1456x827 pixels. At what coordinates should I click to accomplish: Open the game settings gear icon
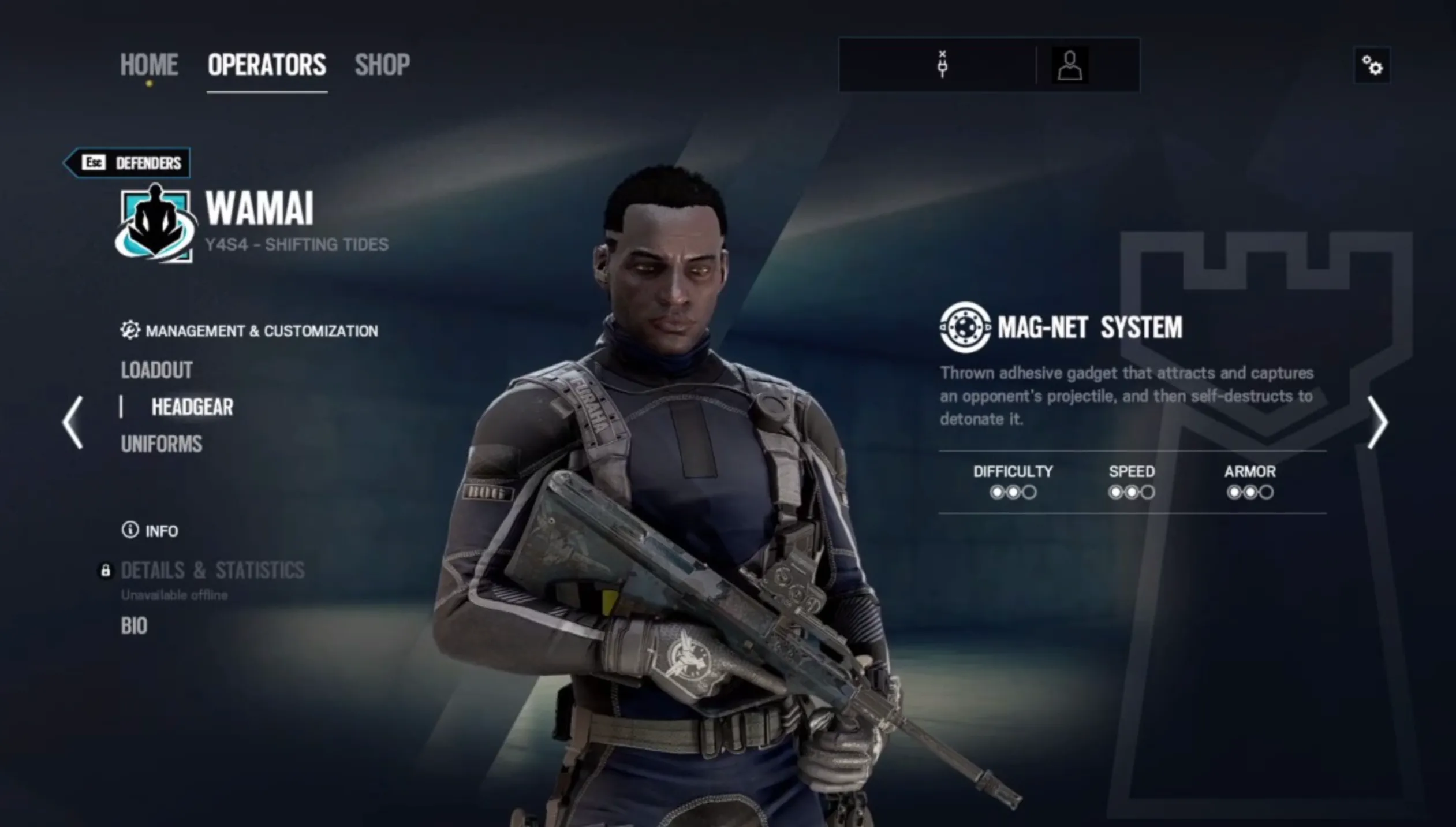1373,66
